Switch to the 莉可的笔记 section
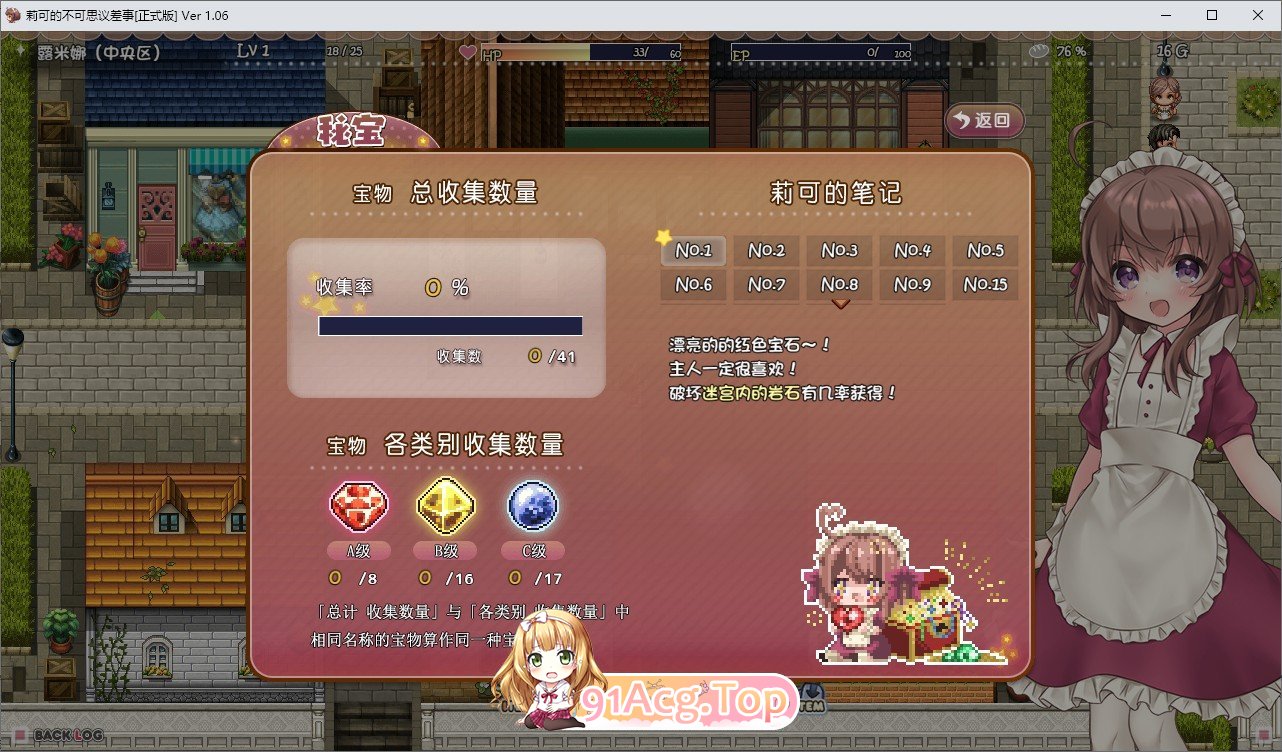Viewport: 1282px width, 752px height. [x=838, y=193]
